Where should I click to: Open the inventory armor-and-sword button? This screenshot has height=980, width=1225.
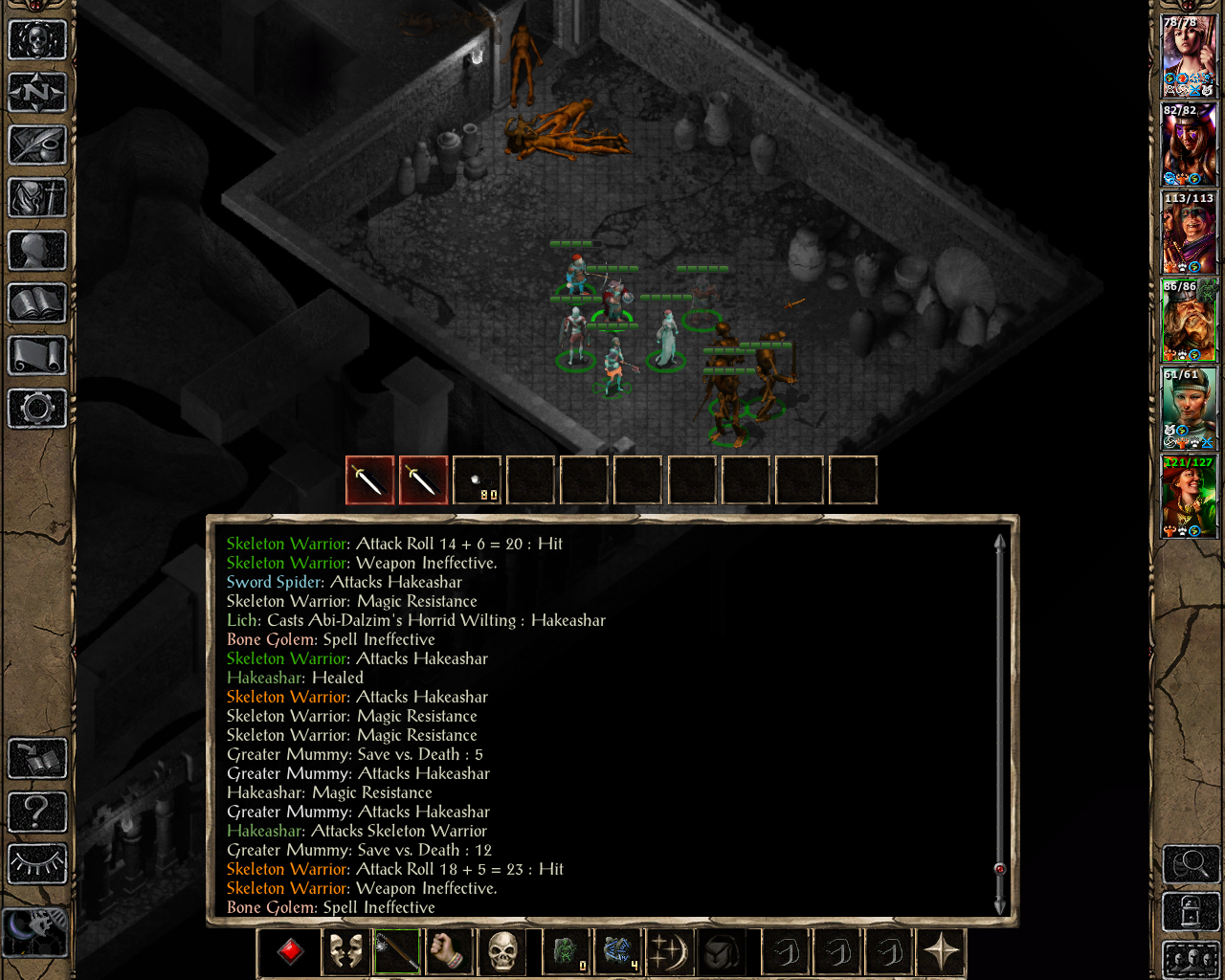pyautogui.click(x=37, y=198)
